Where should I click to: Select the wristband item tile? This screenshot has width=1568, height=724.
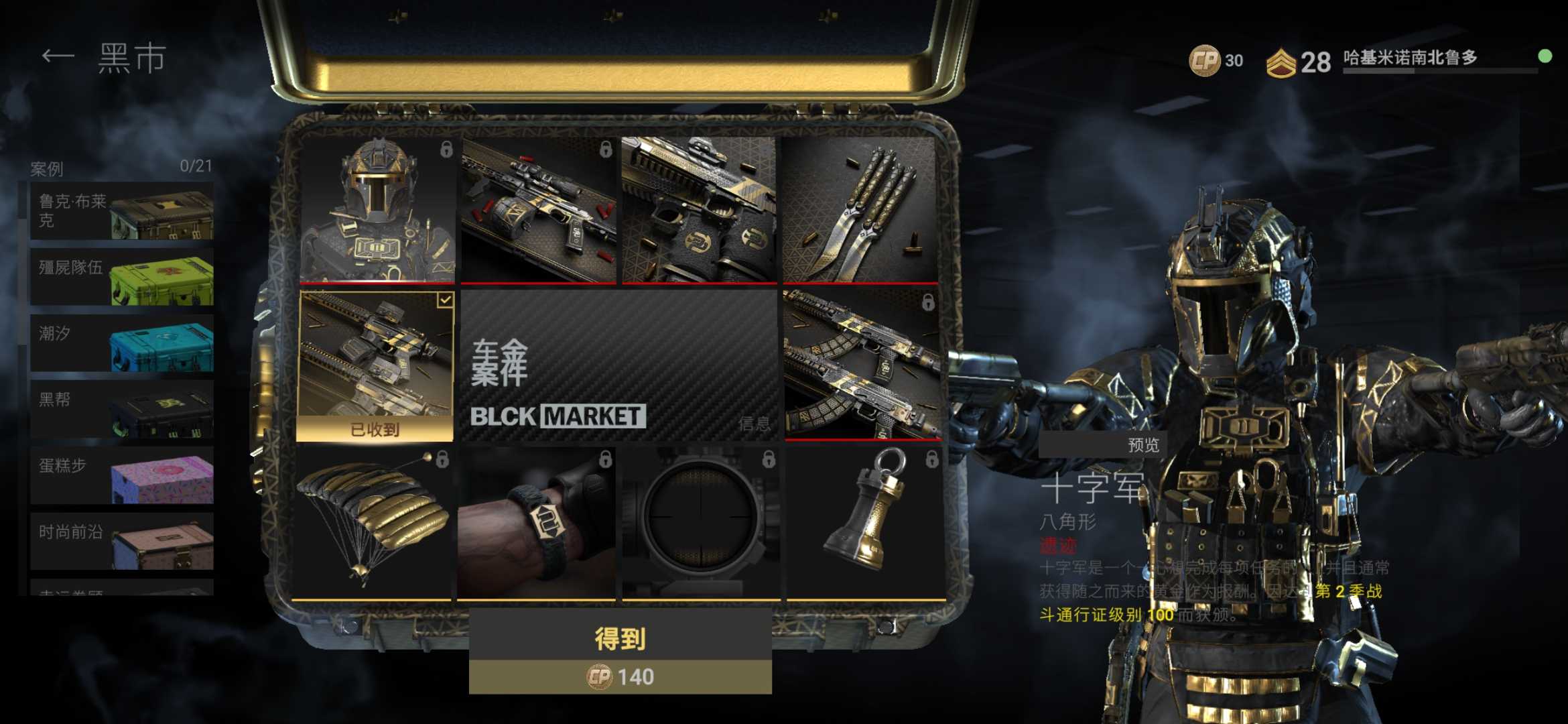click(x=537, y=523)
